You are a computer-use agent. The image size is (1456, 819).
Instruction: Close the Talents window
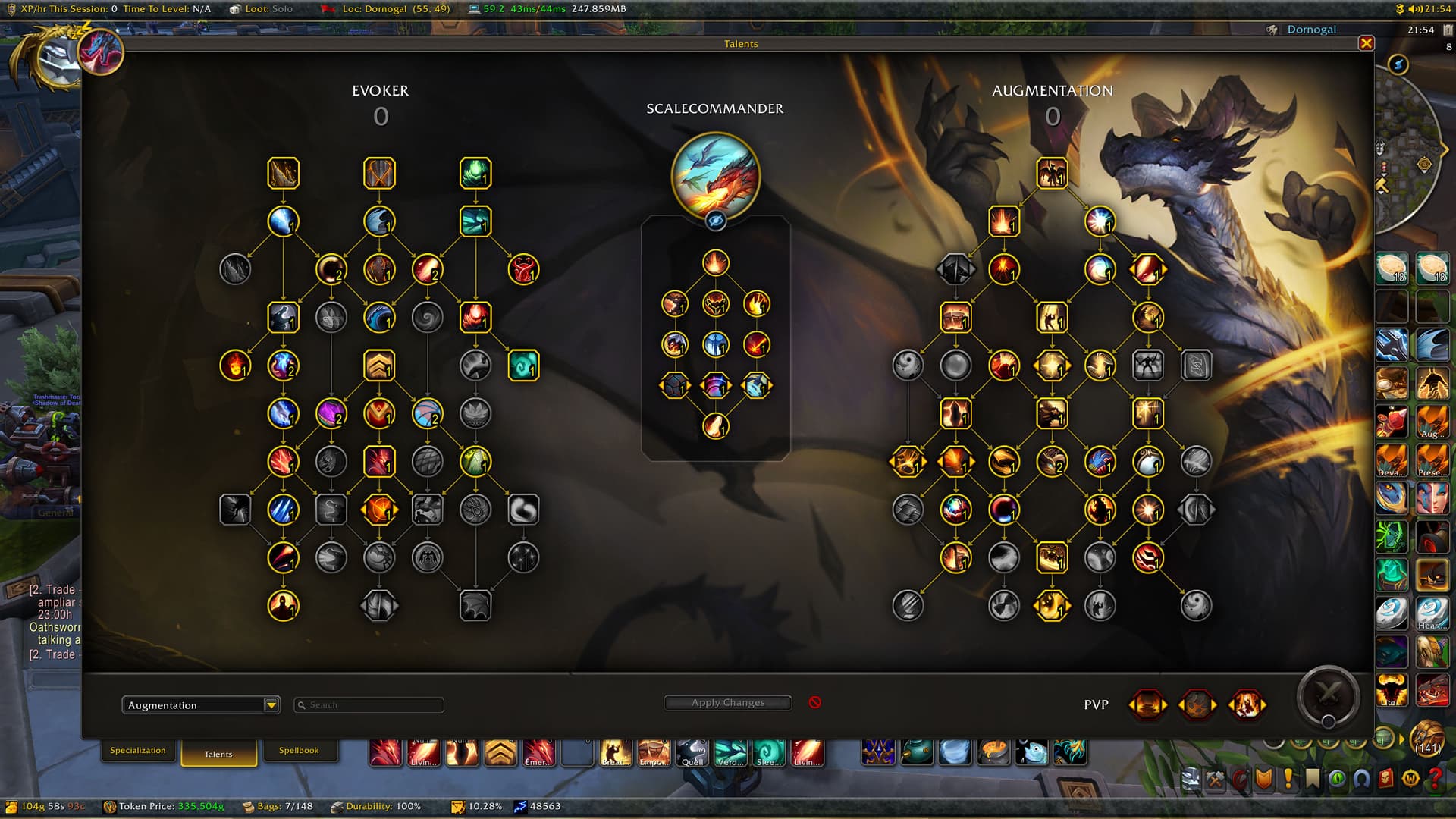pyautogui.click(x=1366, y=43)
